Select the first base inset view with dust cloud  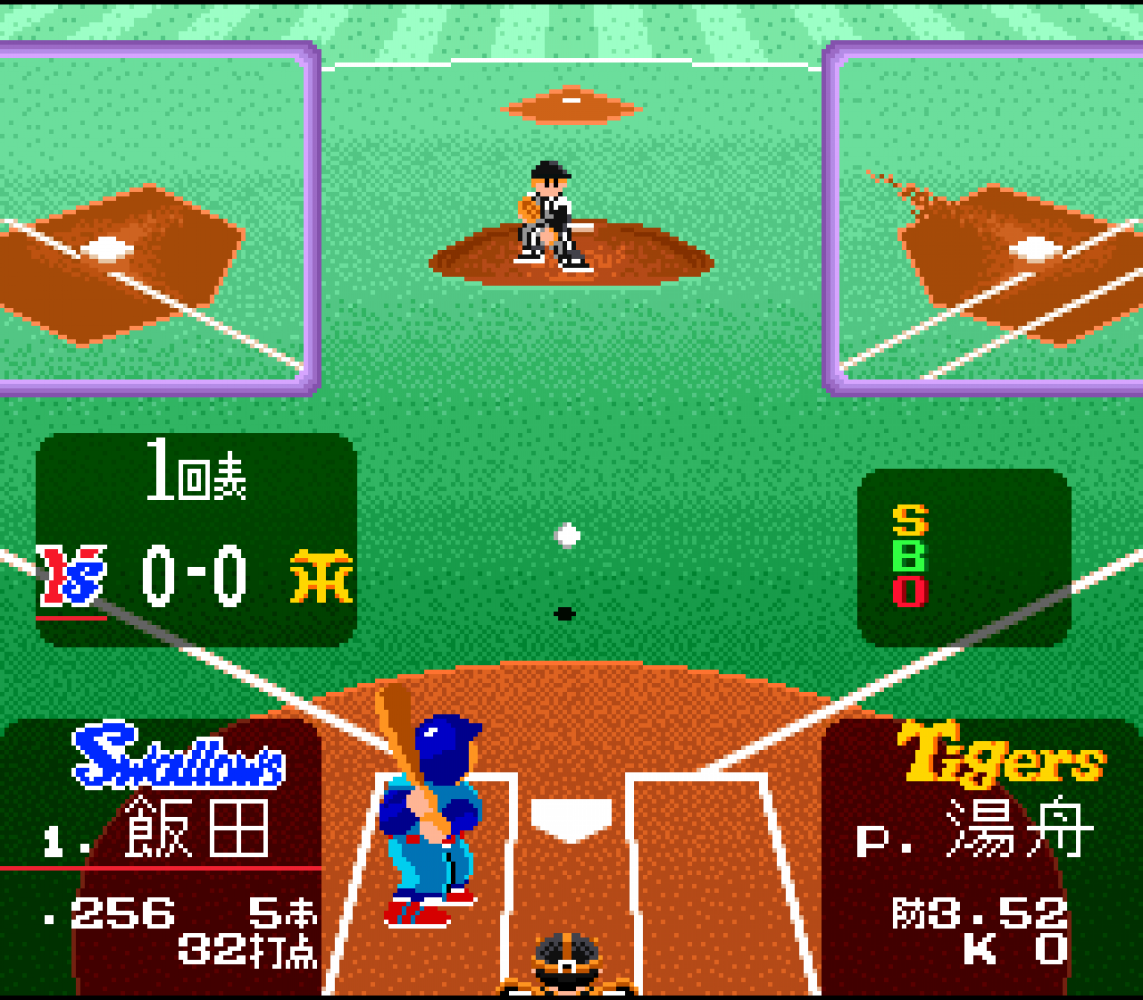pos(985,218)
